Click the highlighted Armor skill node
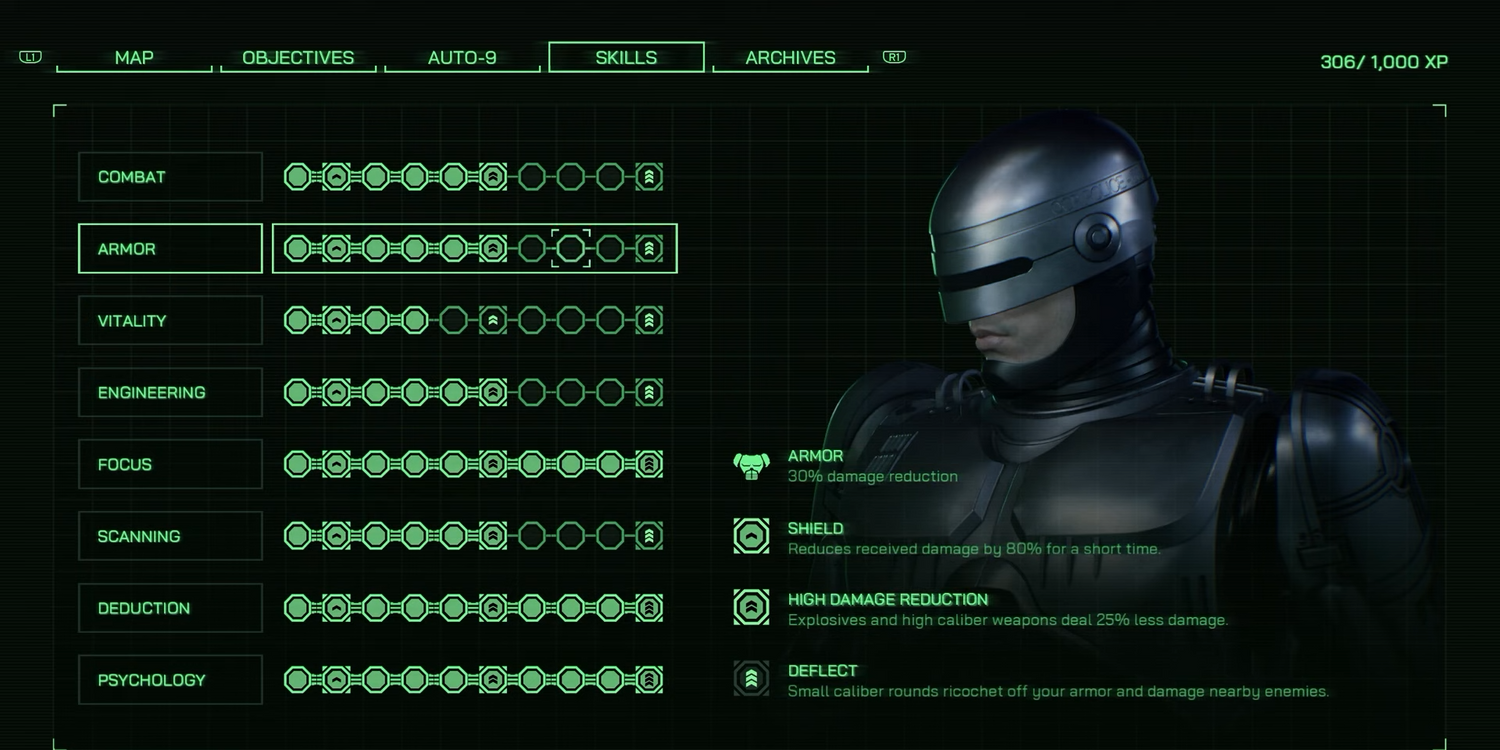This screenshot has height=750, width=1500. 571,249
